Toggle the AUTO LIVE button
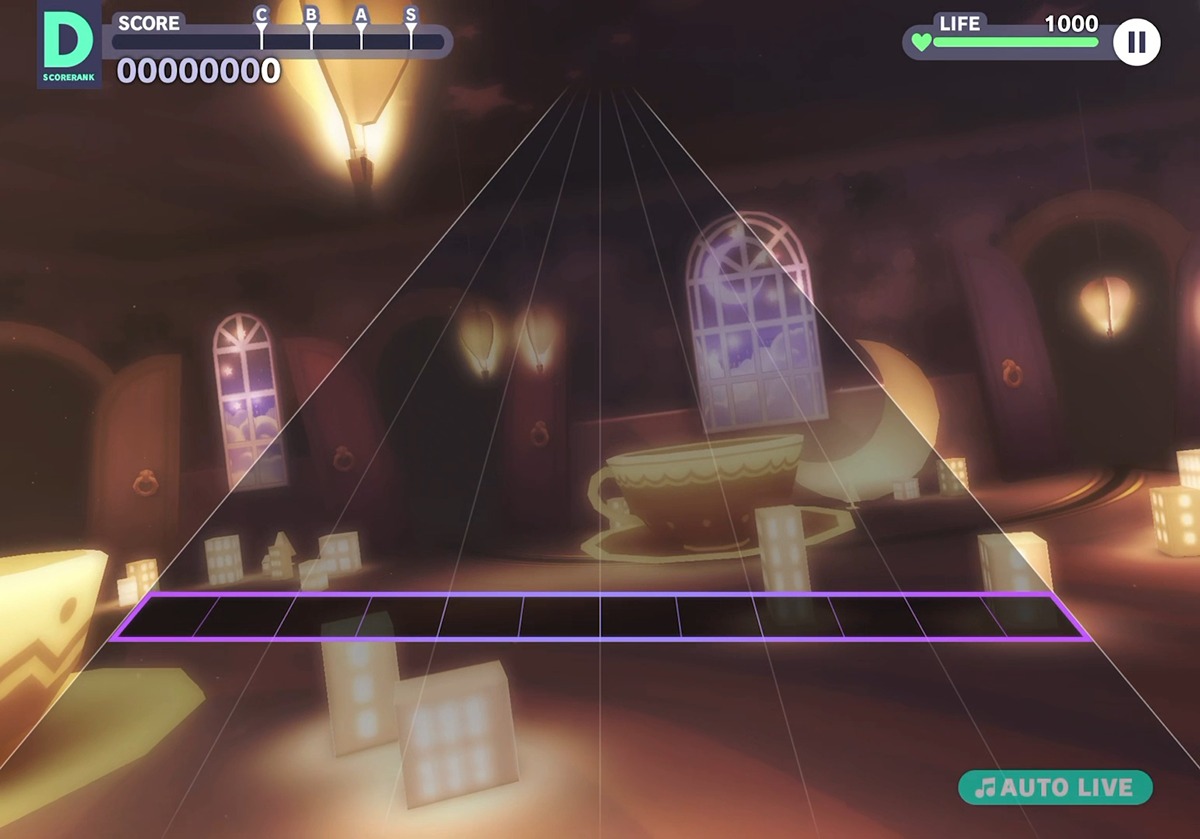Screen dimensions: 1200x839 [1055, 787]
